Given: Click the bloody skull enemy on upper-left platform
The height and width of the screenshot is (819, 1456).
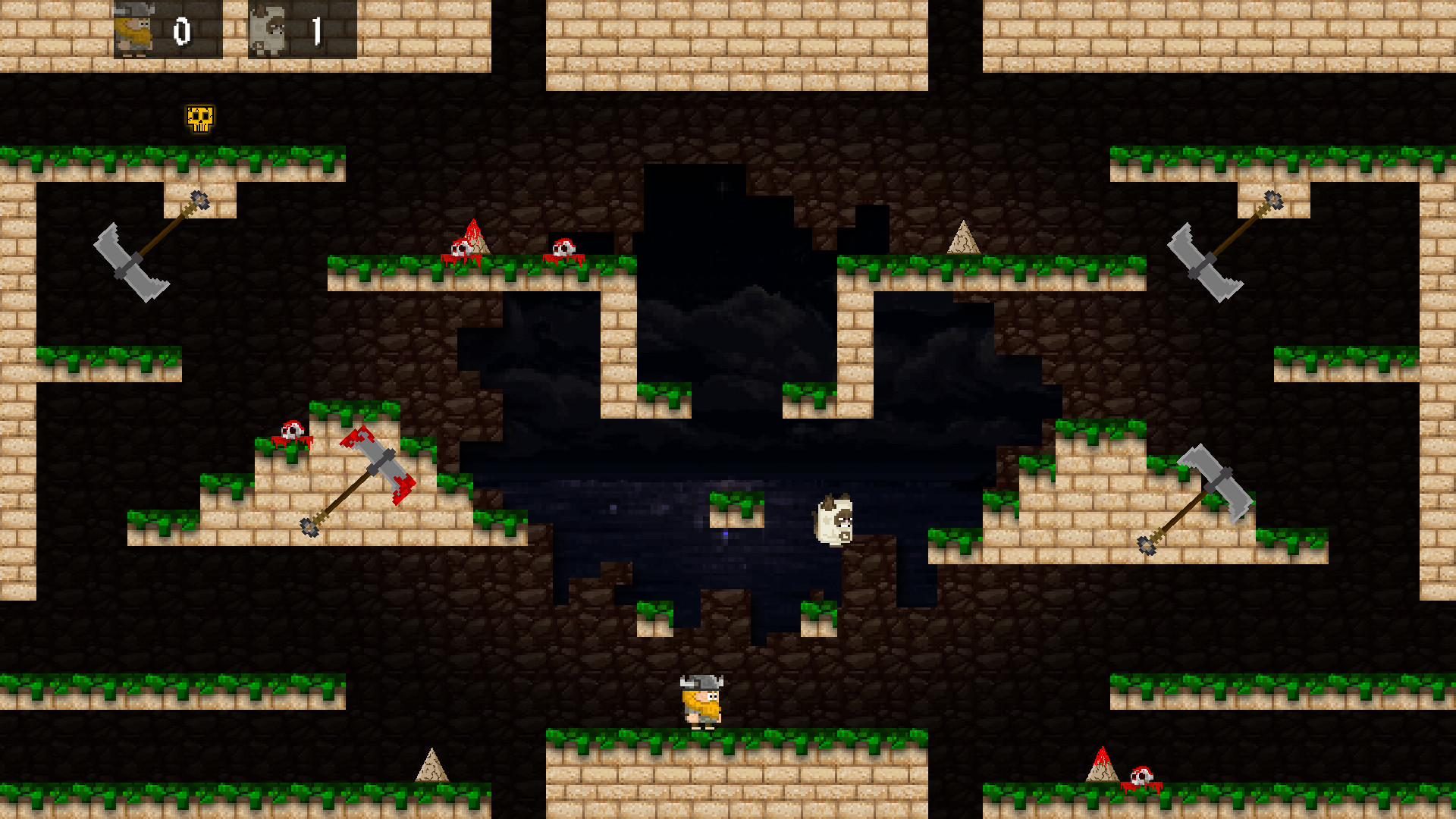Looking at the screenshot, I should pos(461,246).
